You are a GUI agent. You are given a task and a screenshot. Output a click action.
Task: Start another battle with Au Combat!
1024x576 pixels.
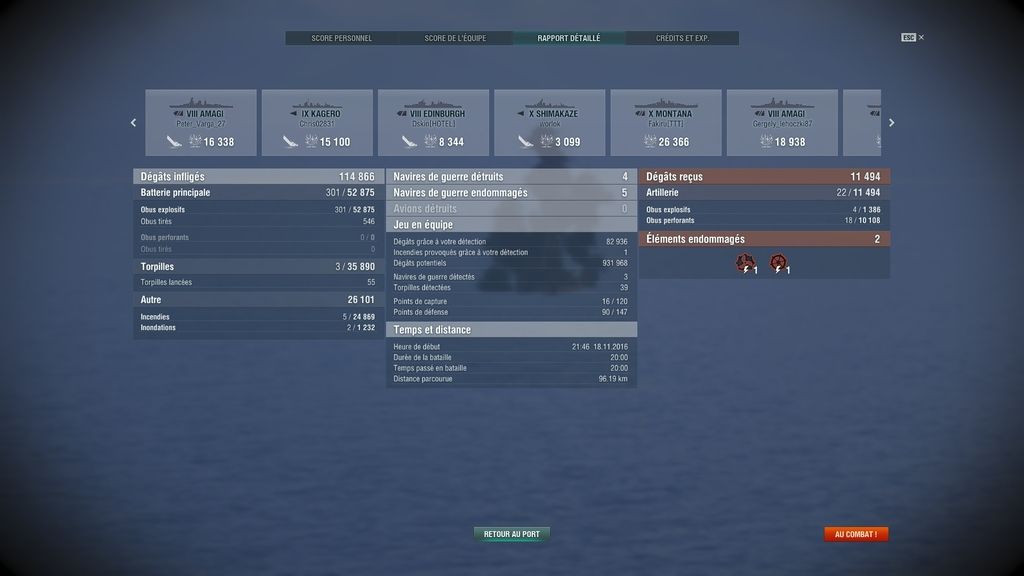click(x=855, y=534)
